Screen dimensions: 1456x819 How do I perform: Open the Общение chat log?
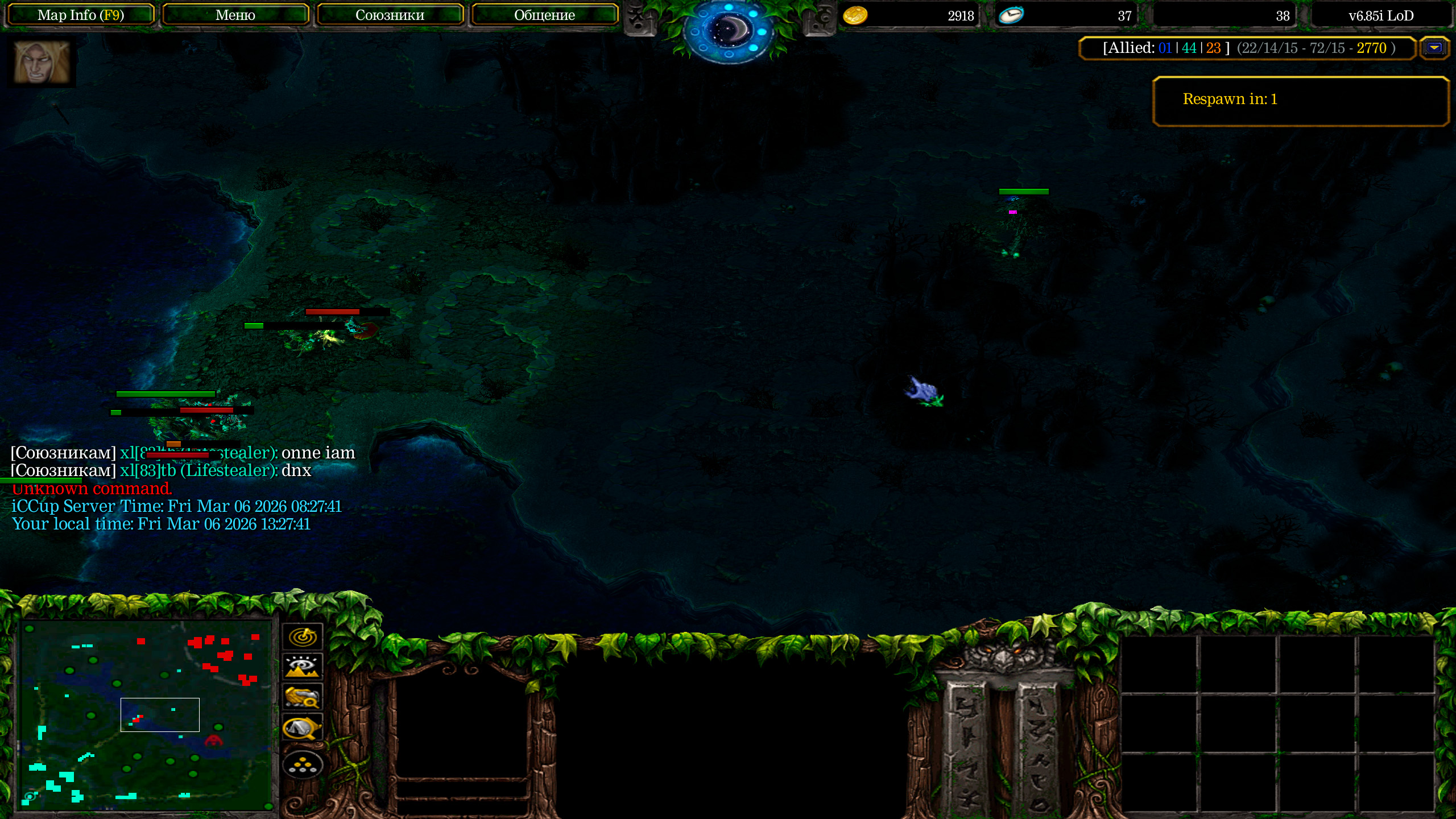point(544,15)
